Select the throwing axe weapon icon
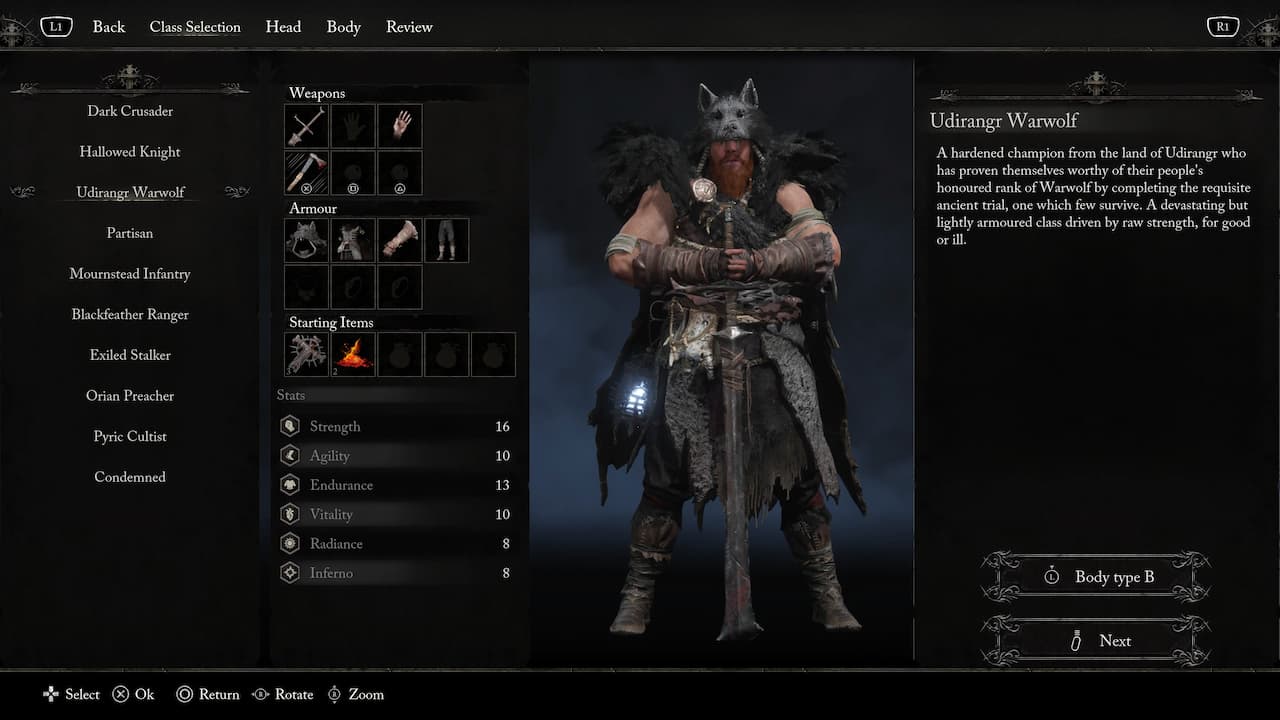The height and width of the screenshot is (720, 1280). coord(305,172)
